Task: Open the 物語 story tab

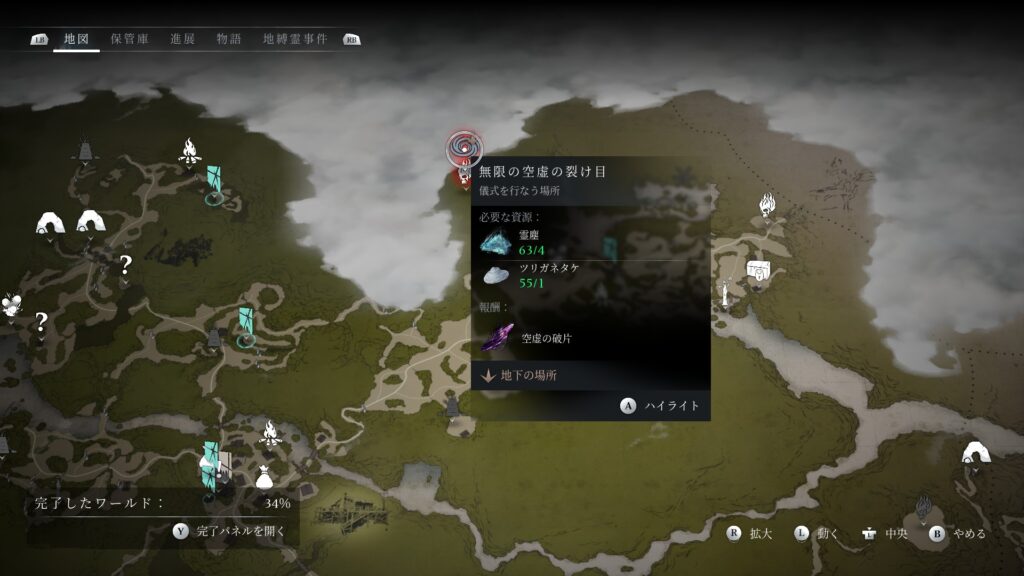Action: (x=229, y=39)
